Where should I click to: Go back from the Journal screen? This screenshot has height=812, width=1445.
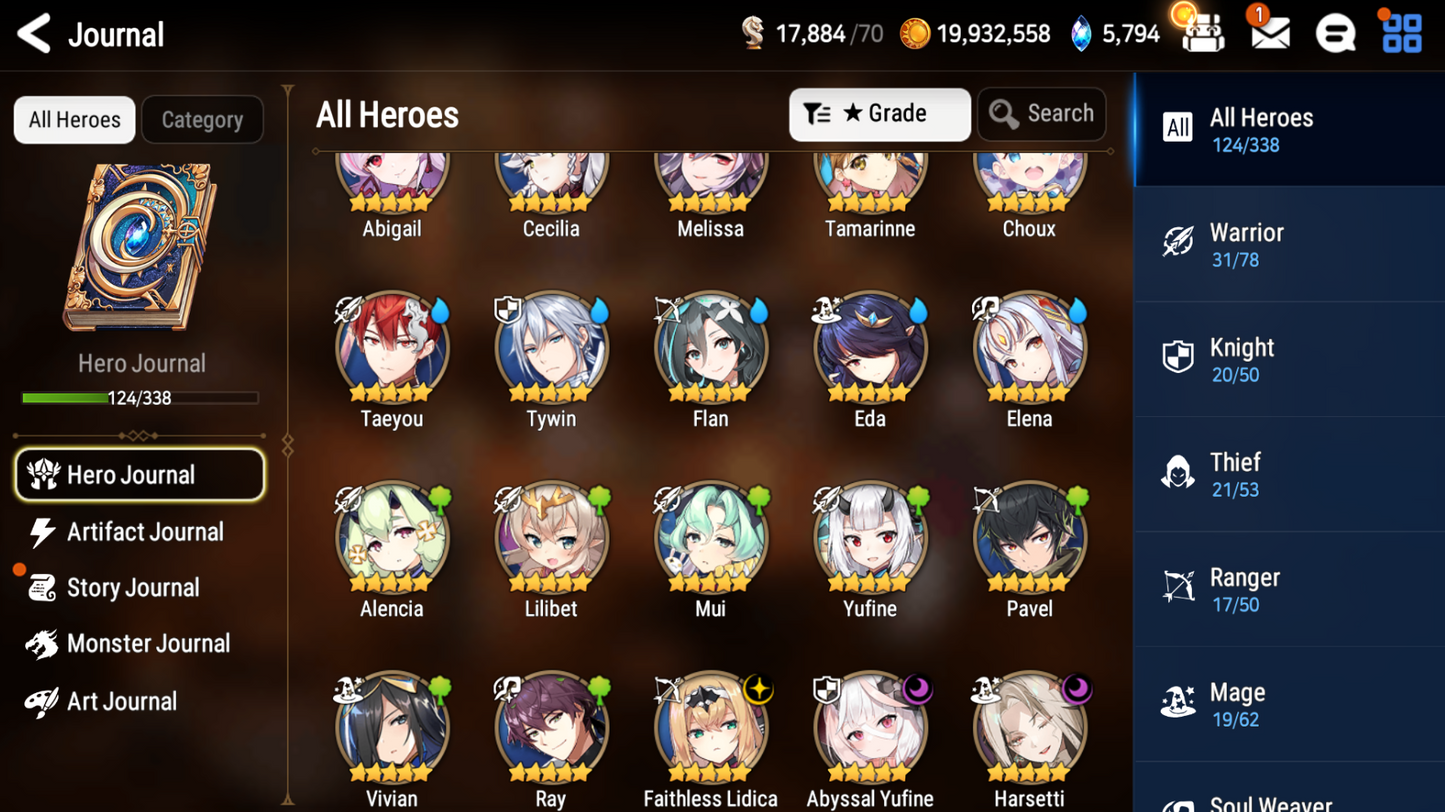[x=34, y=34]
